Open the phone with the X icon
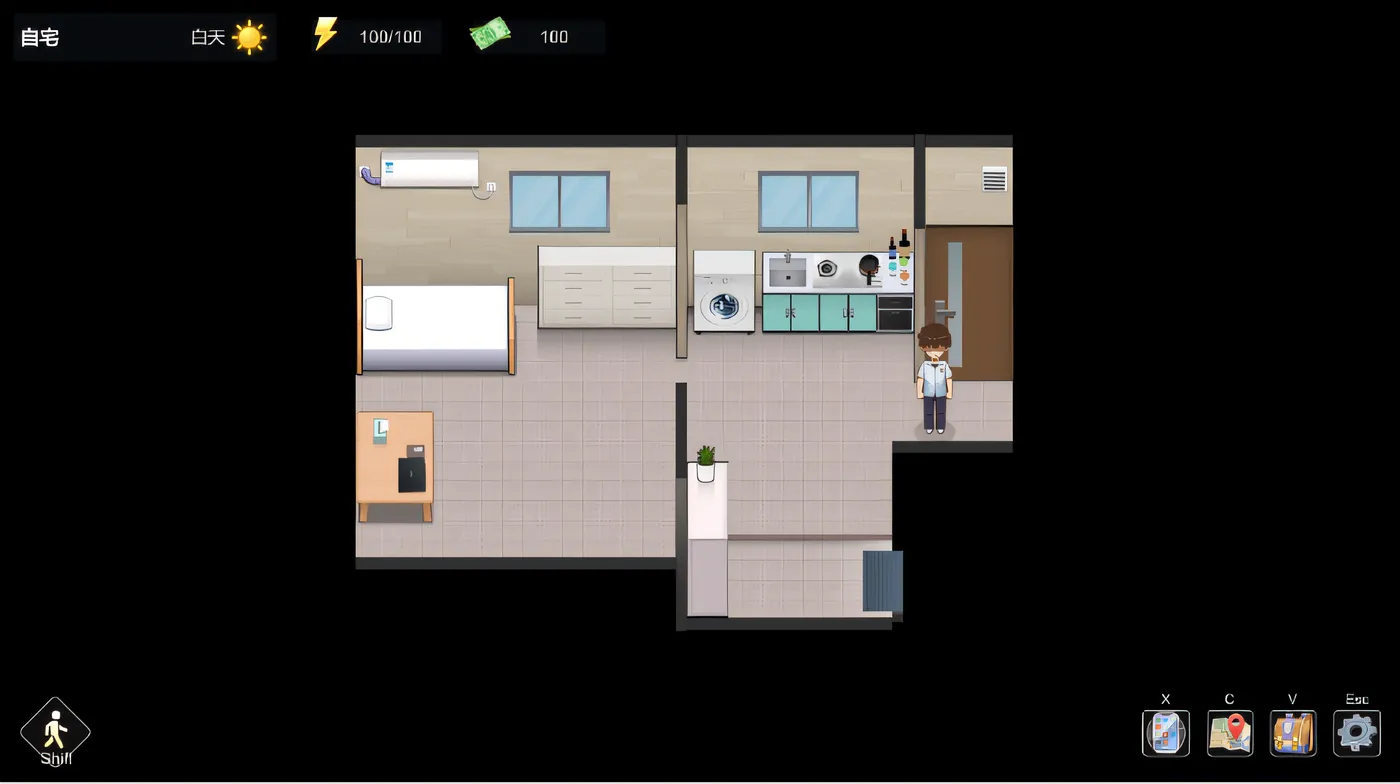This screenshot has width=1400, height=784. (1165, 732)
